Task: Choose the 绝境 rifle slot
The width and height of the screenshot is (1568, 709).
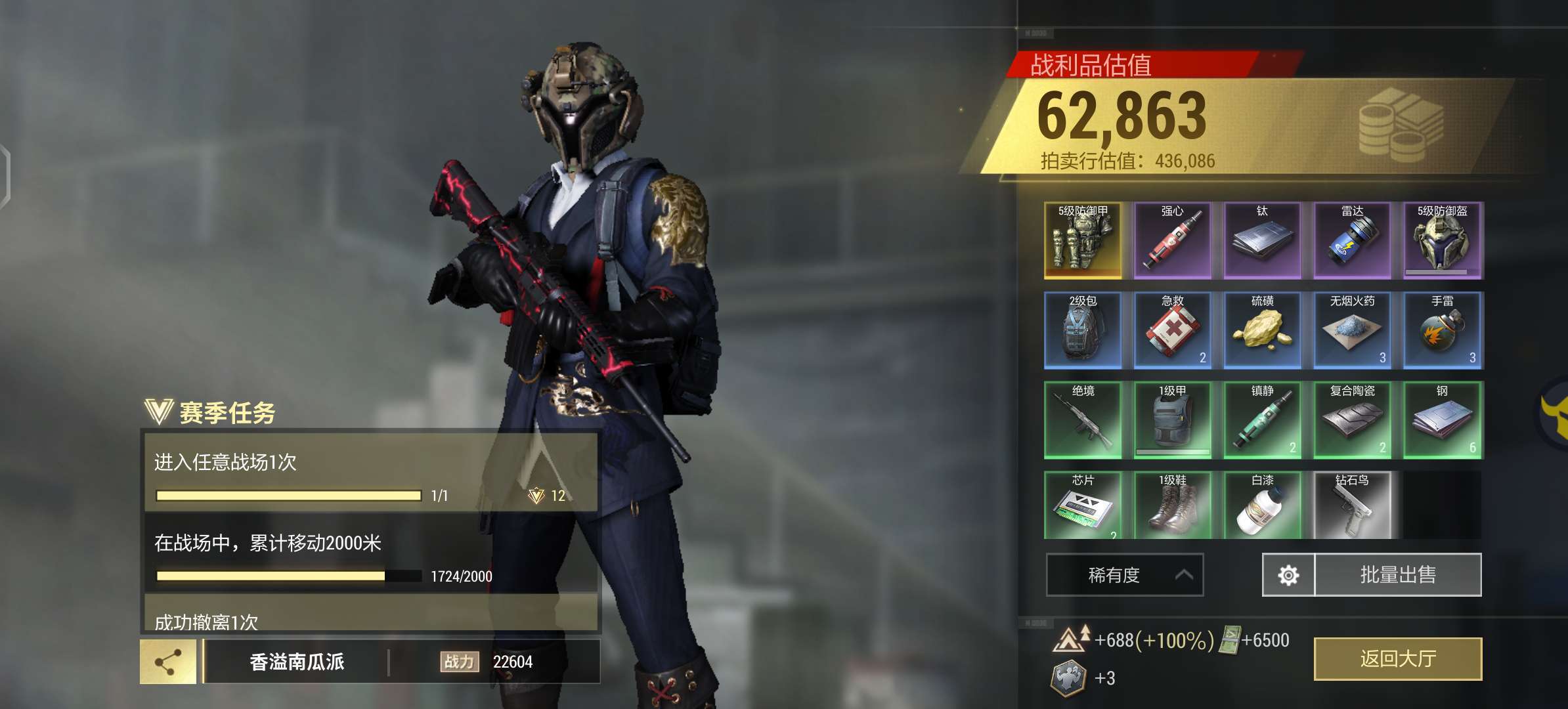Action: pyautogui.click(x=1083, y=420)
